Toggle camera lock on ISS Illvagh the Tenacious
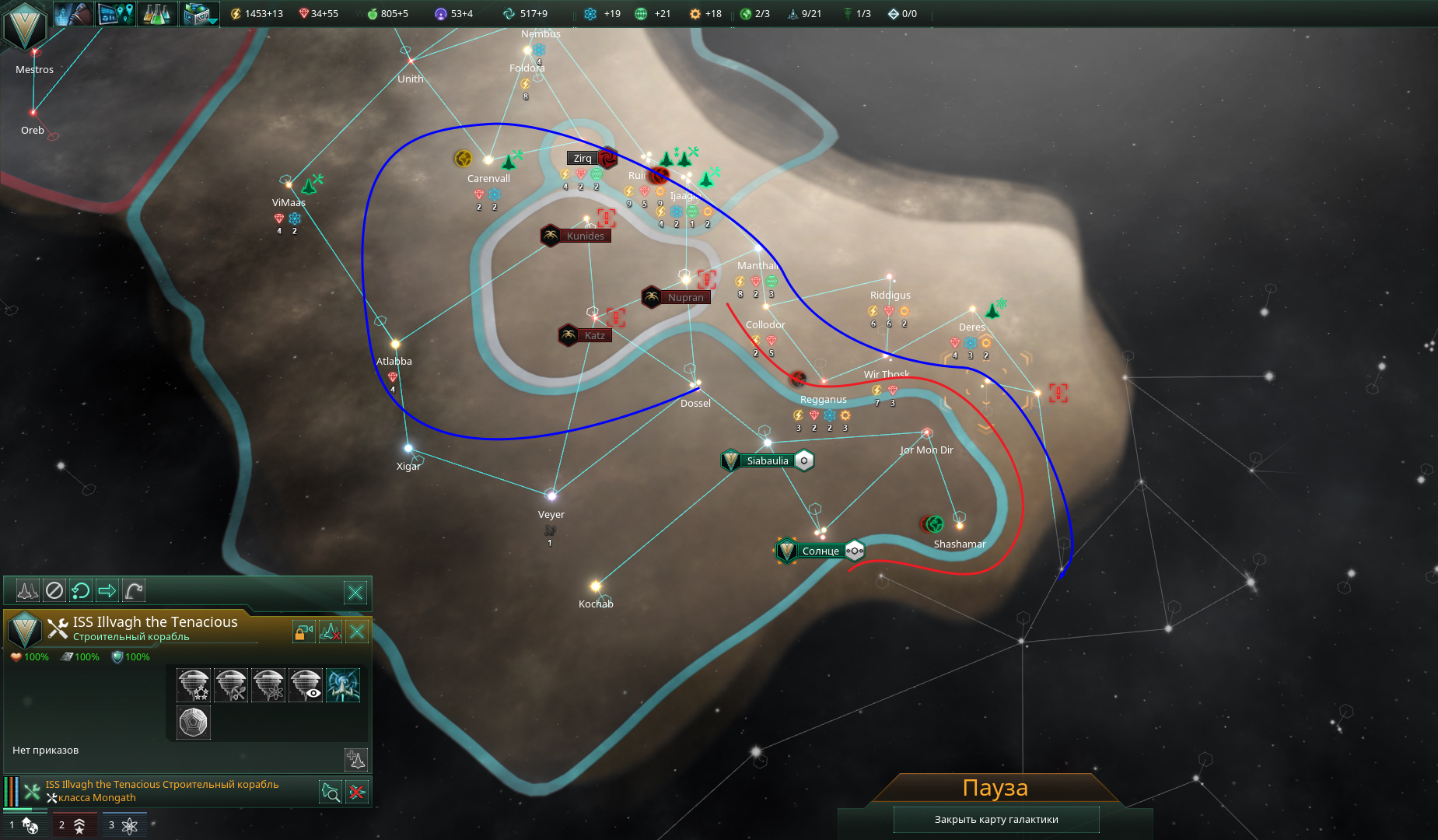The height and width of the screenshot is (840, 1438). click(x=303, y=632)
